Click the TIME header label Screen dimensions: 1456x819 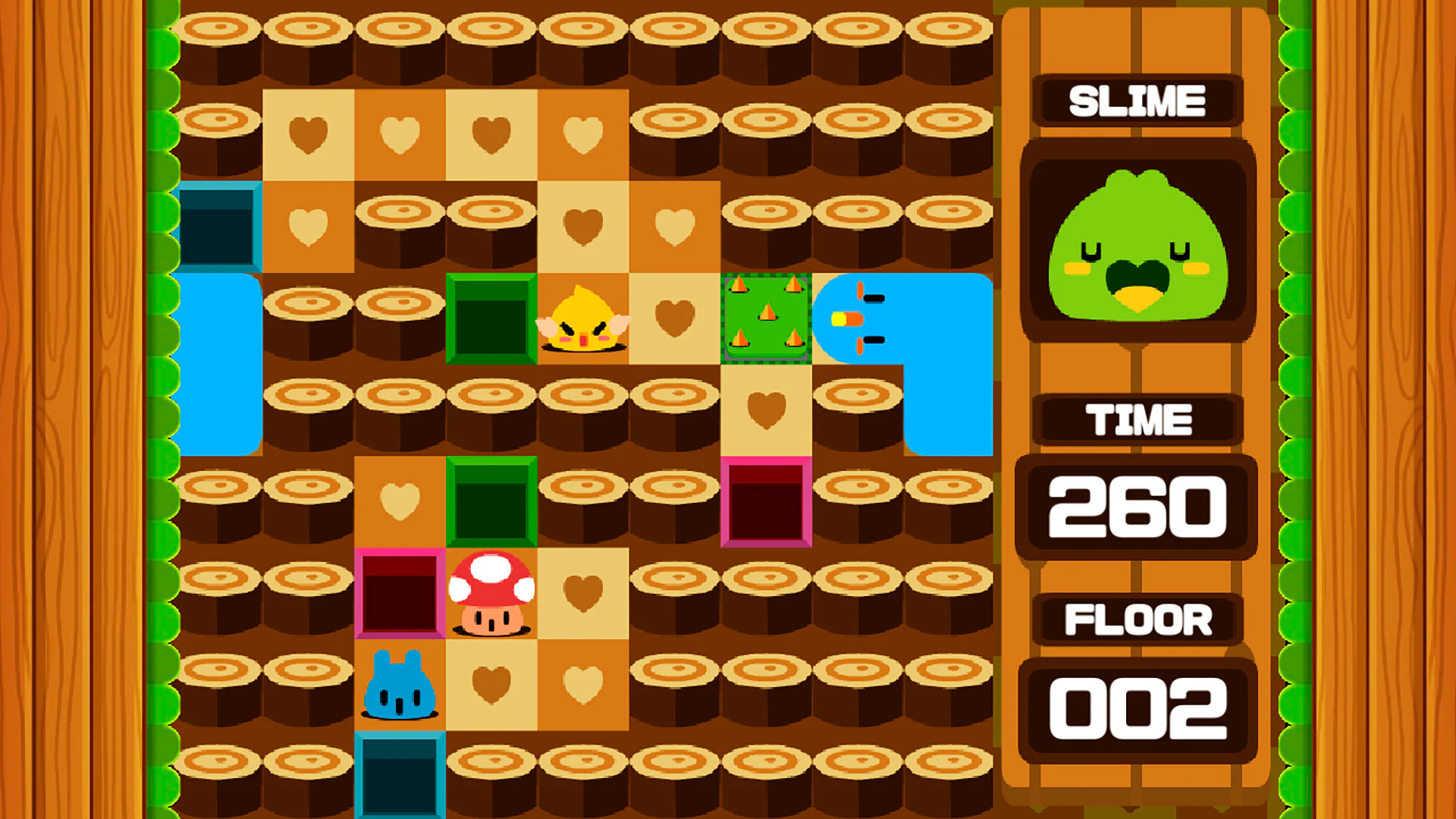1137,418
